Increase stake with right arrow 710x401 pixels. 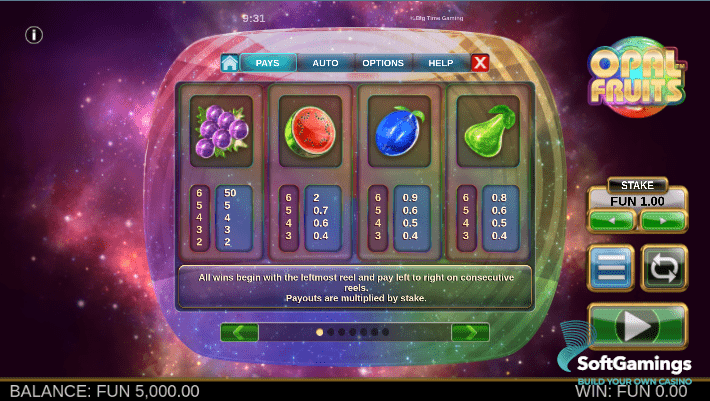point(662,220)
